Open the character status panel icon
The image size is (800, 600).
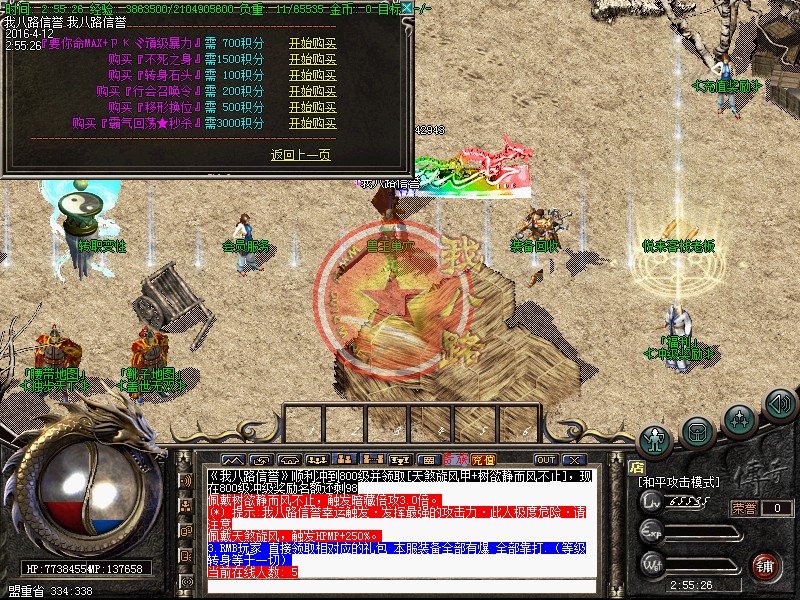pyautogui.click(x=656, y=439)
